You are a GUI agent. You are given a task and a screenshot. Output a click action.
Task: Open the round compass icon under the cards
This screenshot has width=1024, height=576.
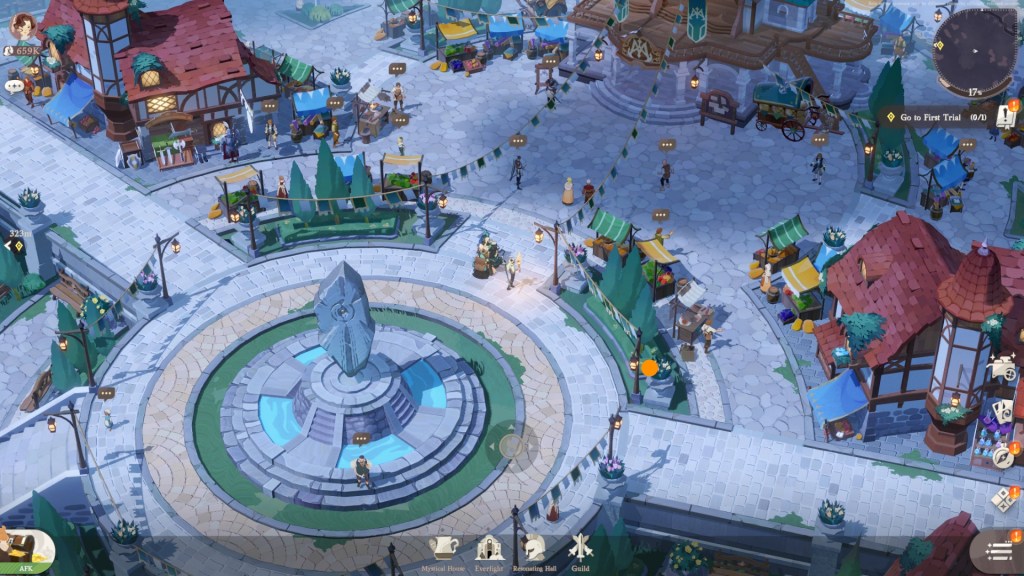coord(1003,455)
